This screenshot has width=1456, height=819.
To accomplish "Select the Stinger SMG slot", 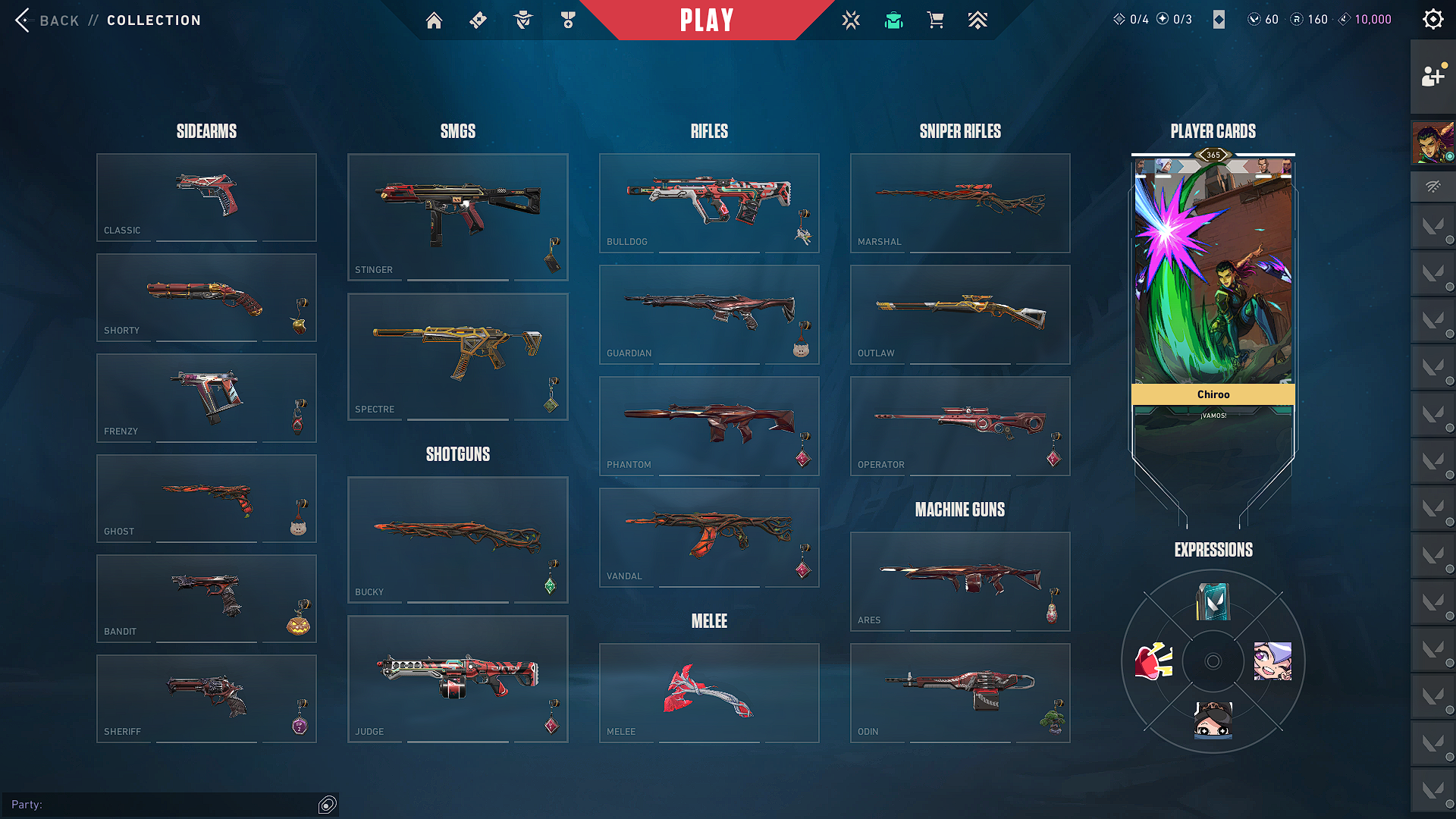I will 457,217.
